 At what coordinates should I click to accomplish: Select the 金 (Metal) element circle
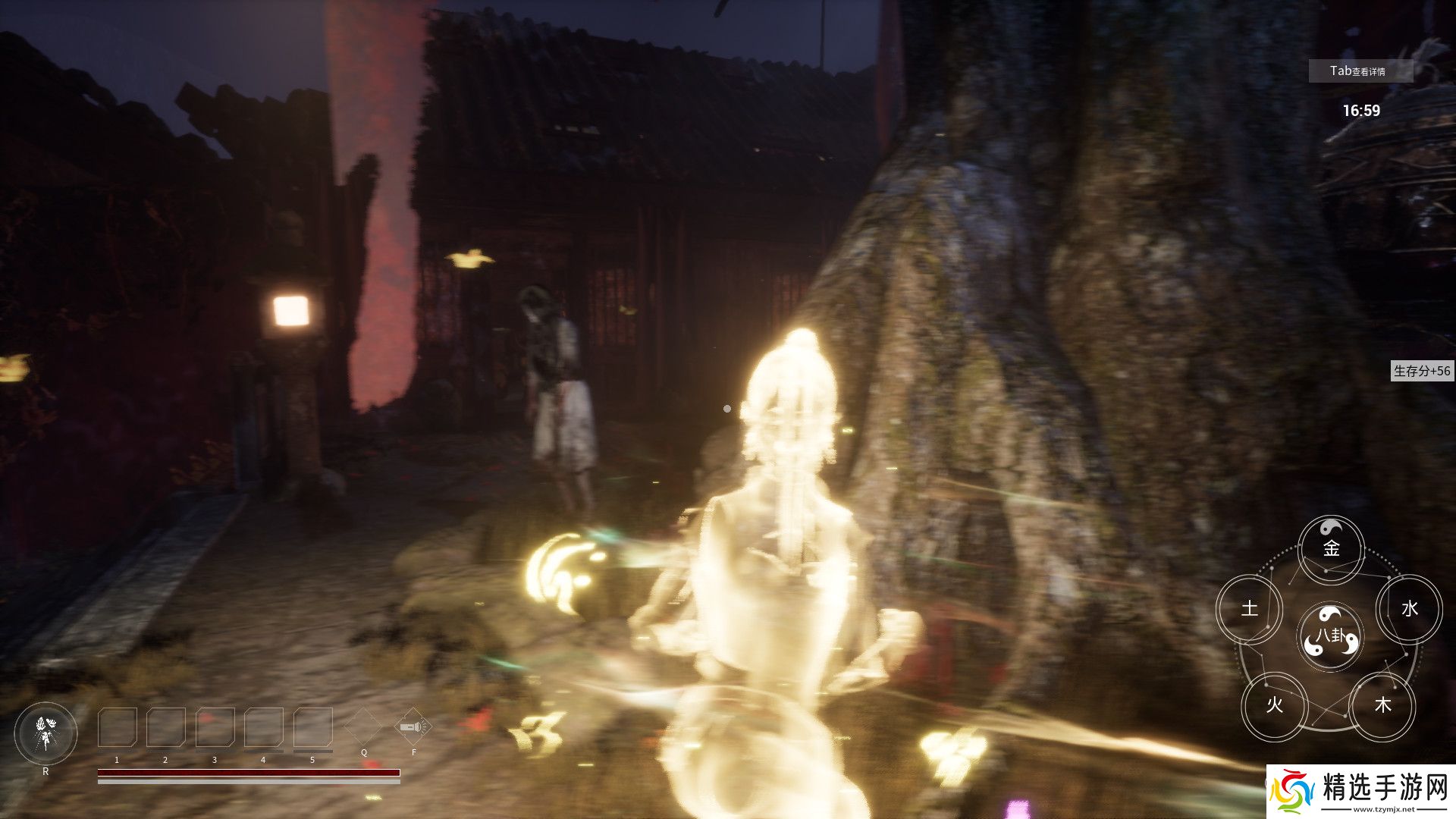click(x=1331, y=548)
